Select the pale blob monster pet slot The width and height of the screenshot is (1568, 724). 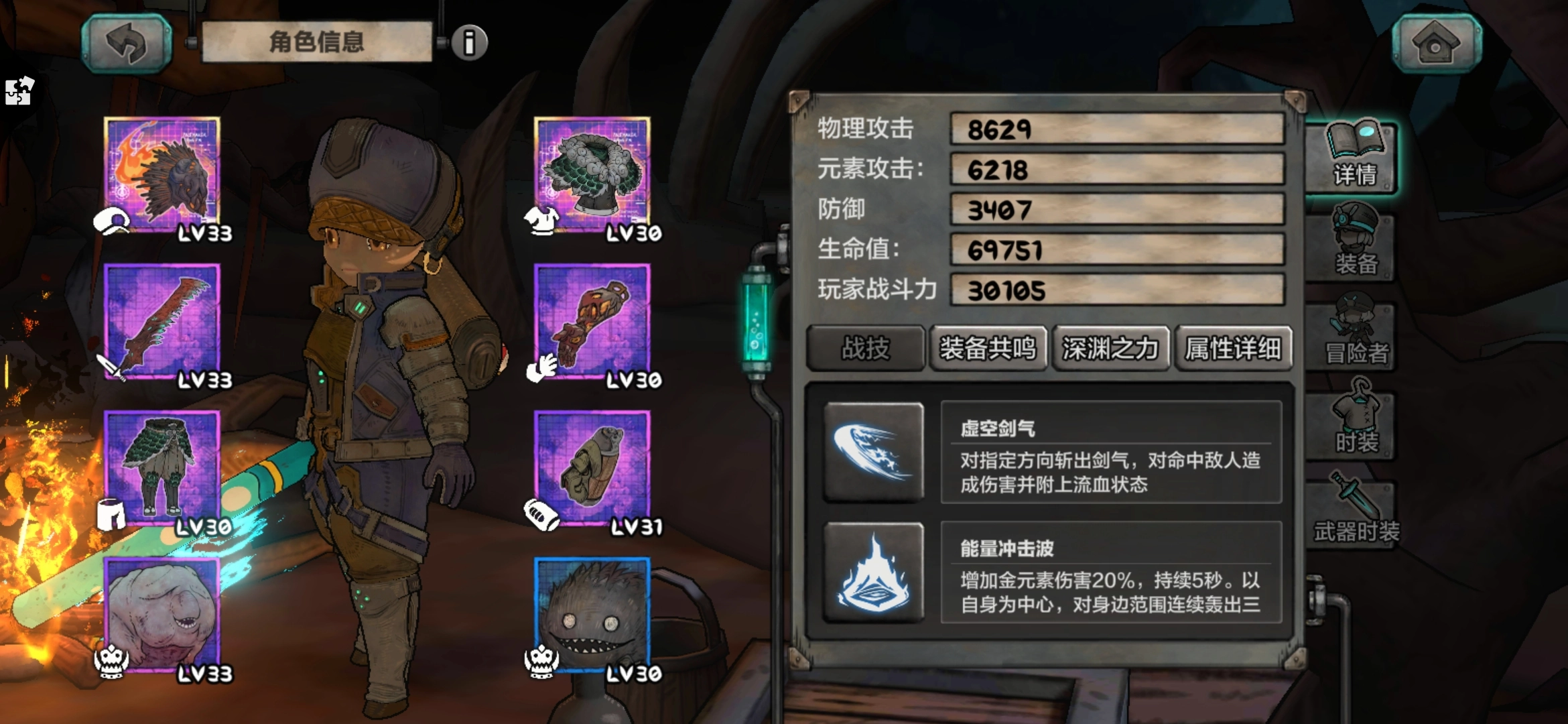click(x=162, y=613)
